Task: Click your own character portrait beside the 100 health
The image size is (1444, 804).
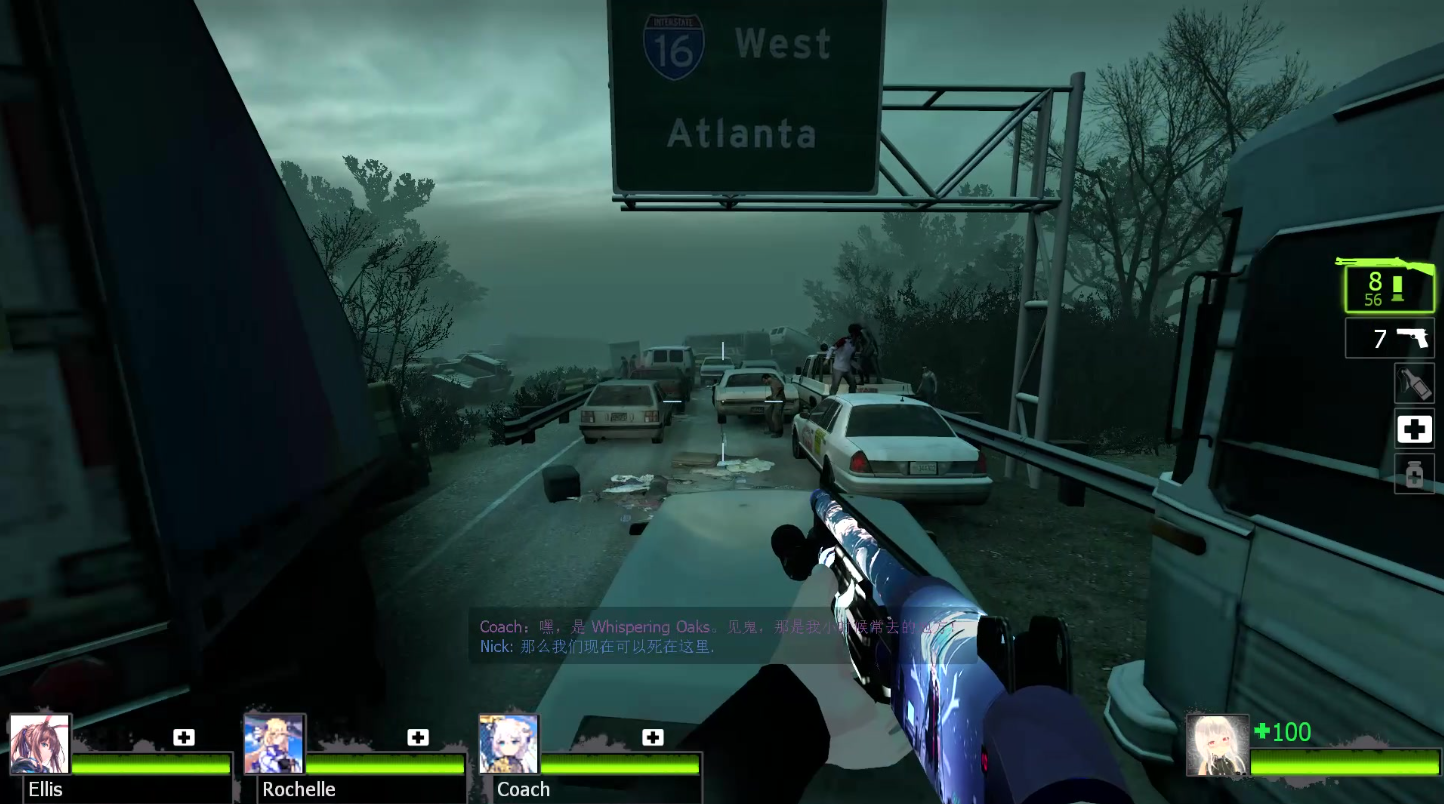Action: (x=1217, y=745)
